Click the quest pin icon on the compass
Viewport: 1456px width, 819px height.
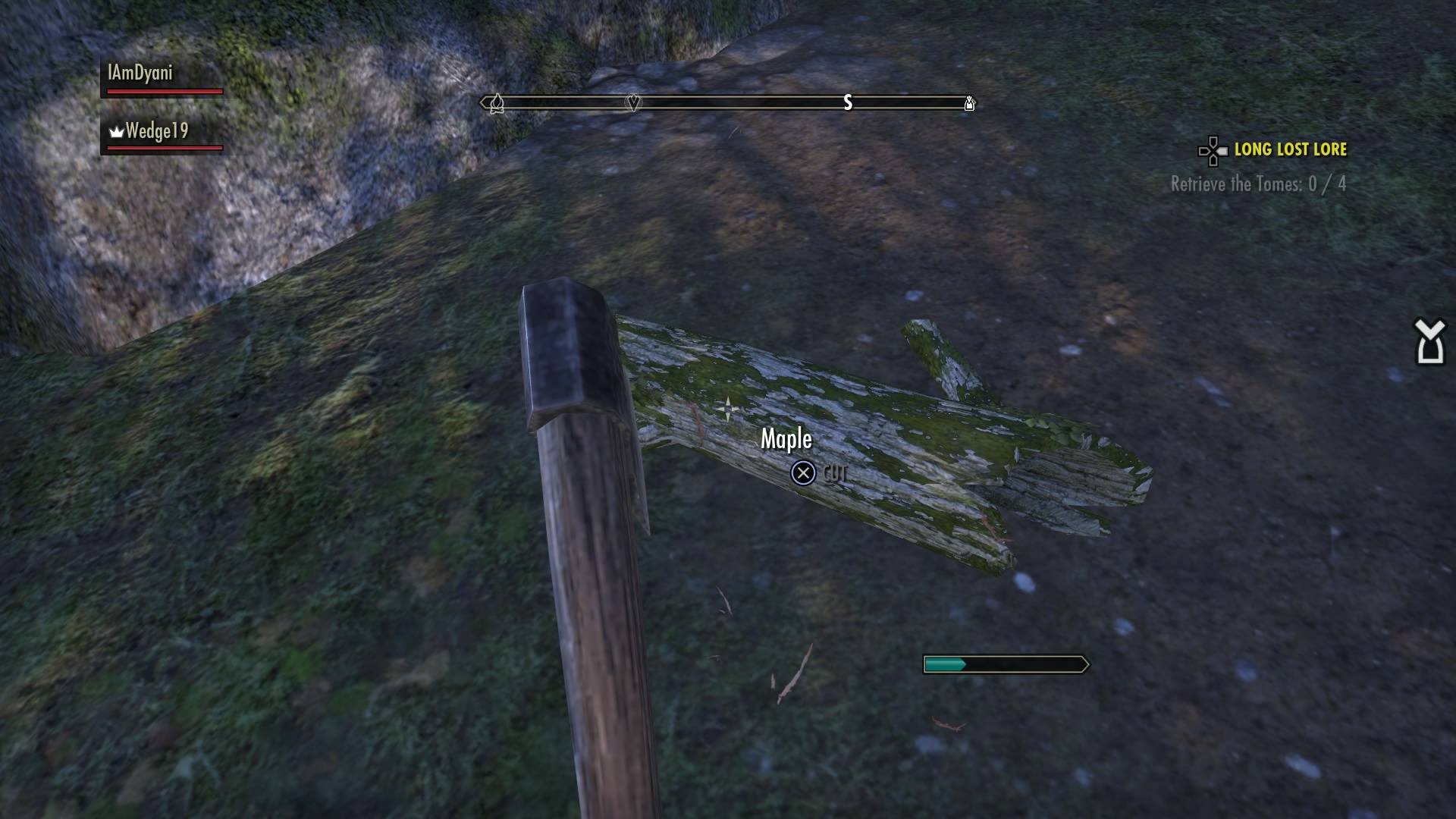pos(632,102)
